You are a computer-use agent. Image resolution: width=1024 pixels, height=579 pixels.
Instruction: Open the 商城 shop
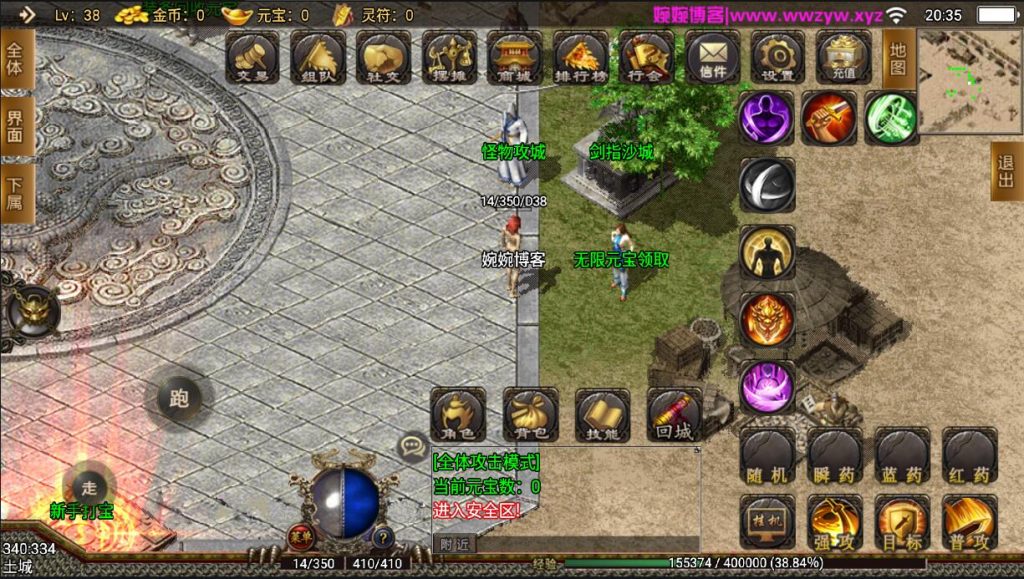click(515, 57)
